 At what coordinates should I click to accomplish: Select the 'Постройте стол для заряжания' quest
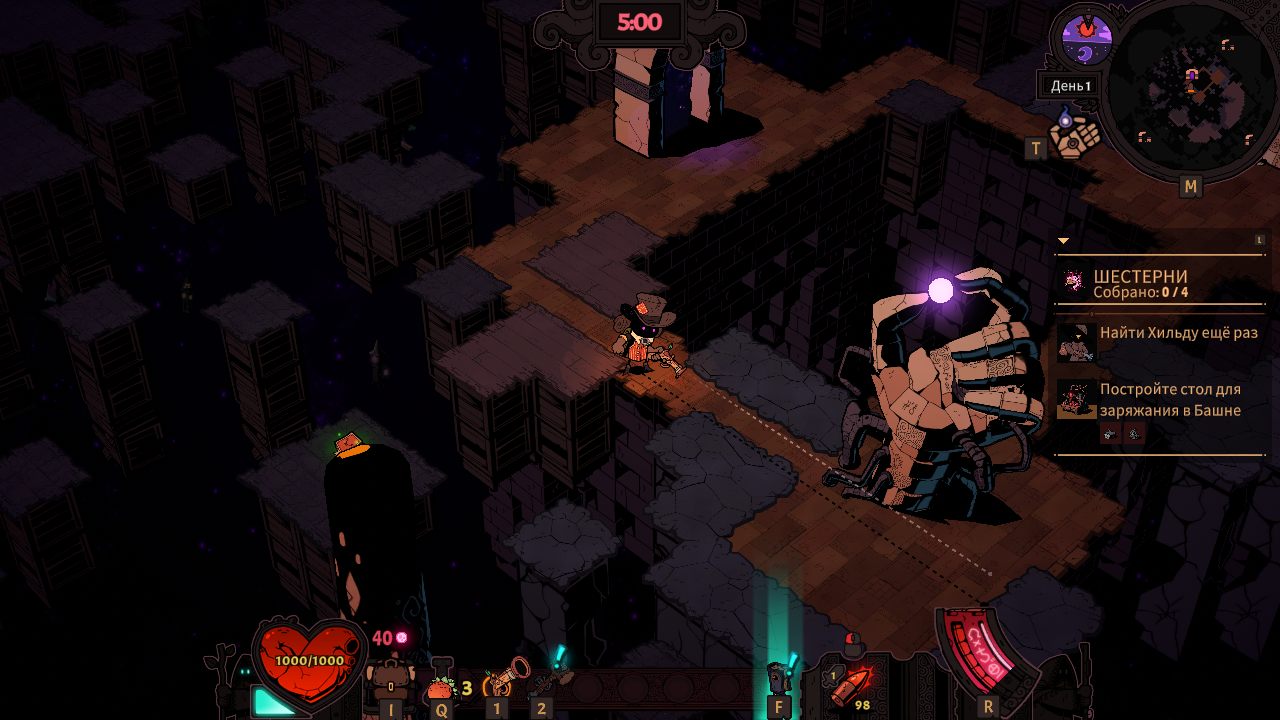(x=1170, y=399)
